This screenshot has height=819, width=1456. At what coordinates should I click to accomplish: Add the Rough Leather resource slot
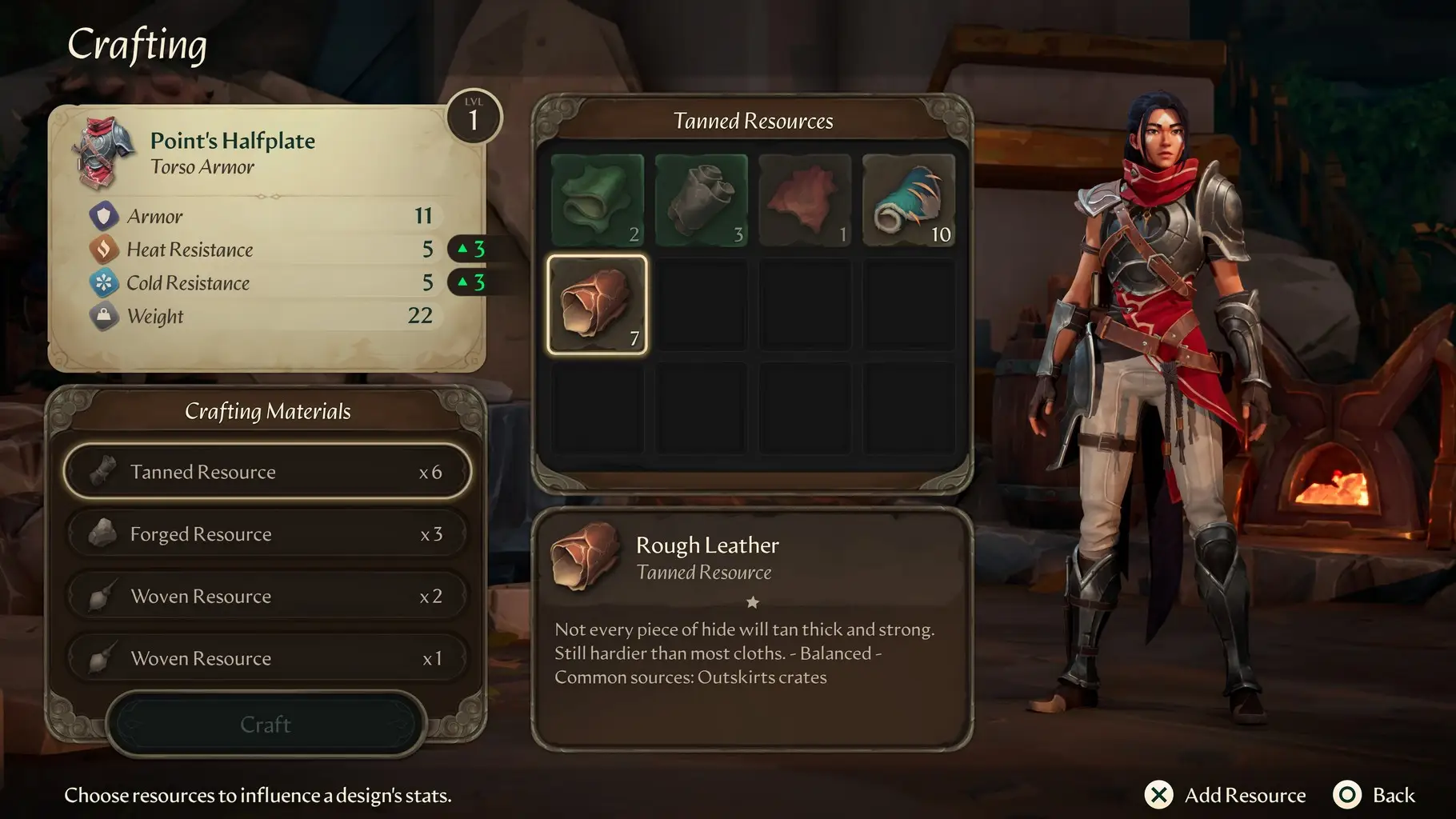tap(598, 305)
